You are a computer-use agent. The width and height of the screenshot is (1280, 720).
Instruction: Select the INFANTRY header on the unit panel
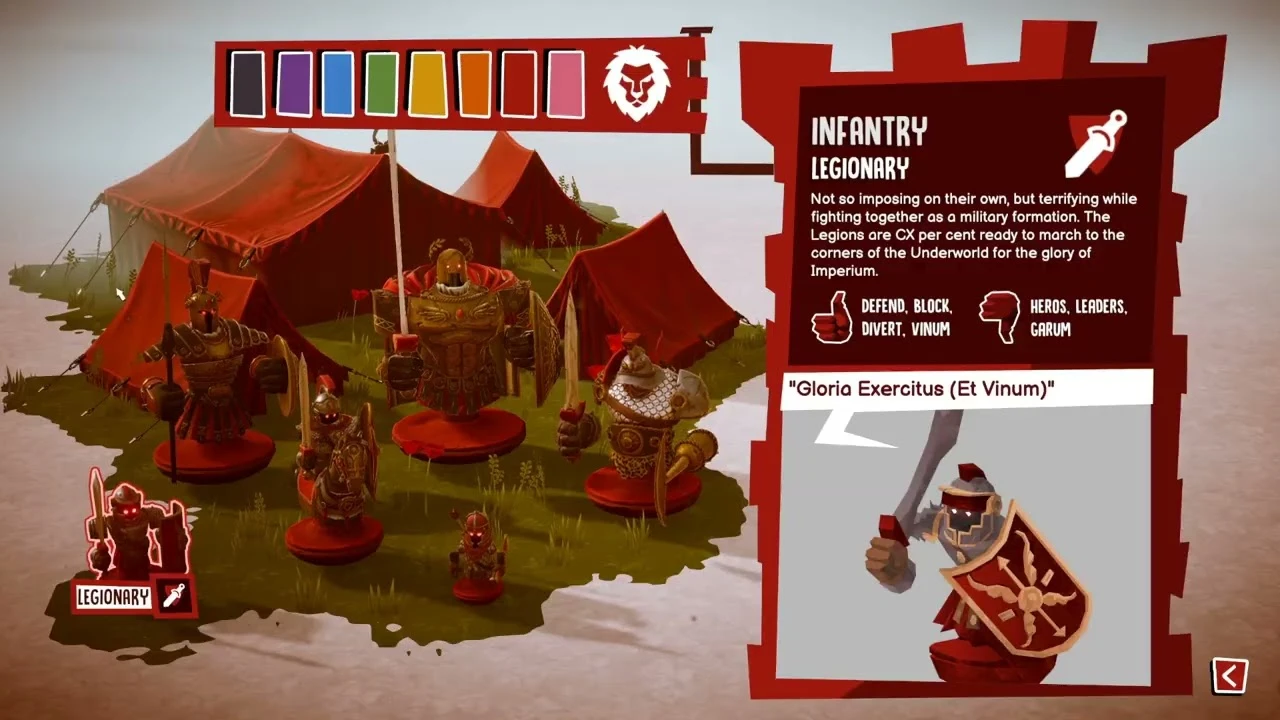[869, 131]
